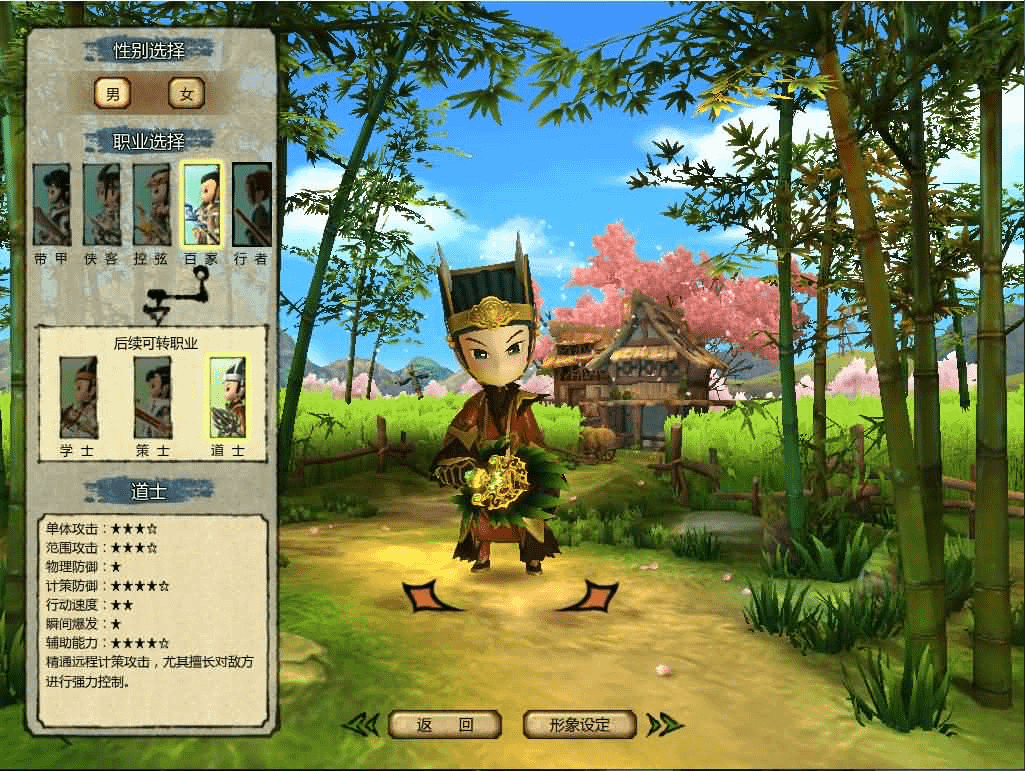Click the 返回 back button
Viewport: 1025px width, 771px height.
pos(444,725)
